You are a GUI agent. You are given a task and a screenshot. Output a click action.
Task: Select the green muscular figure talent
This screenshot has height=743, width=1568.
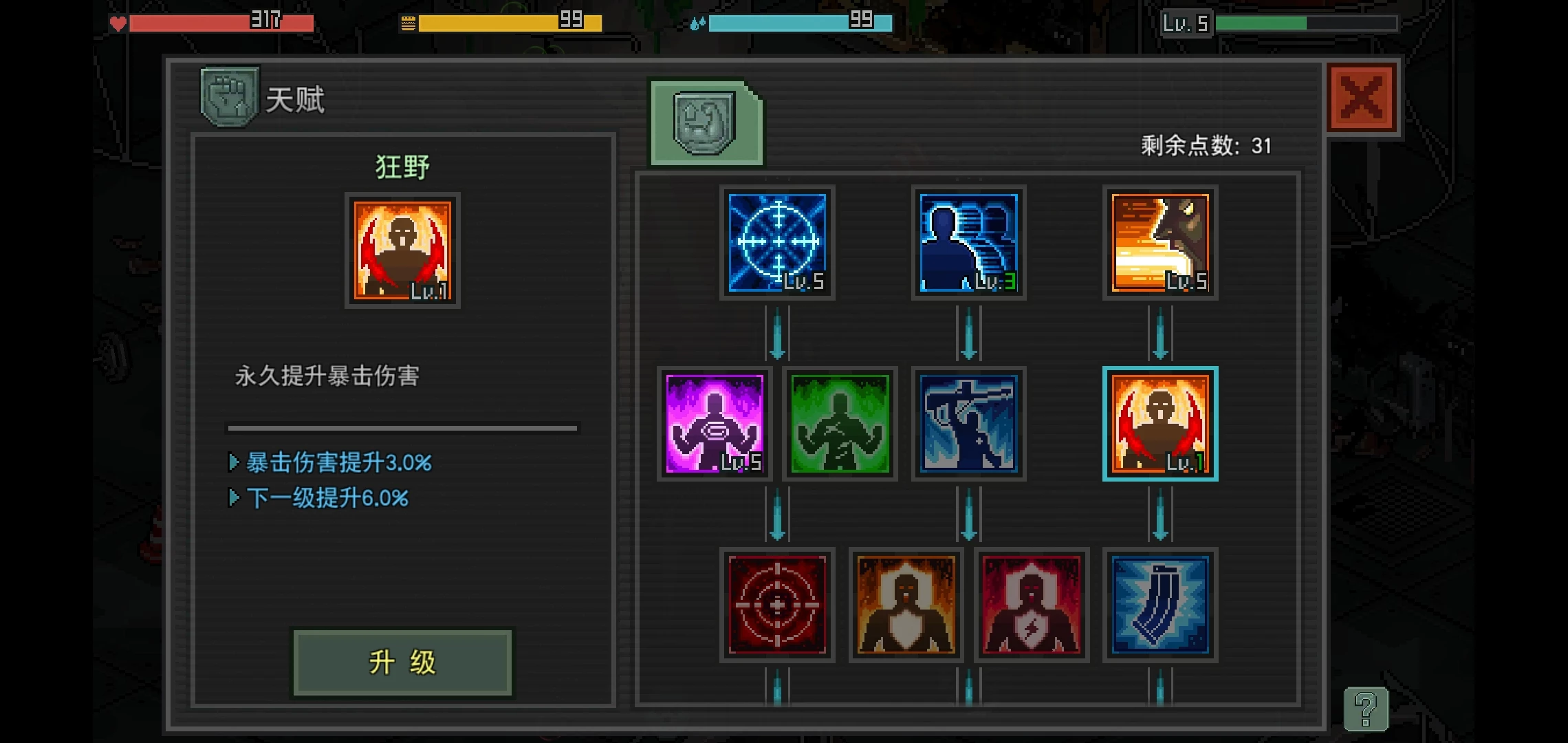(840, 424)
